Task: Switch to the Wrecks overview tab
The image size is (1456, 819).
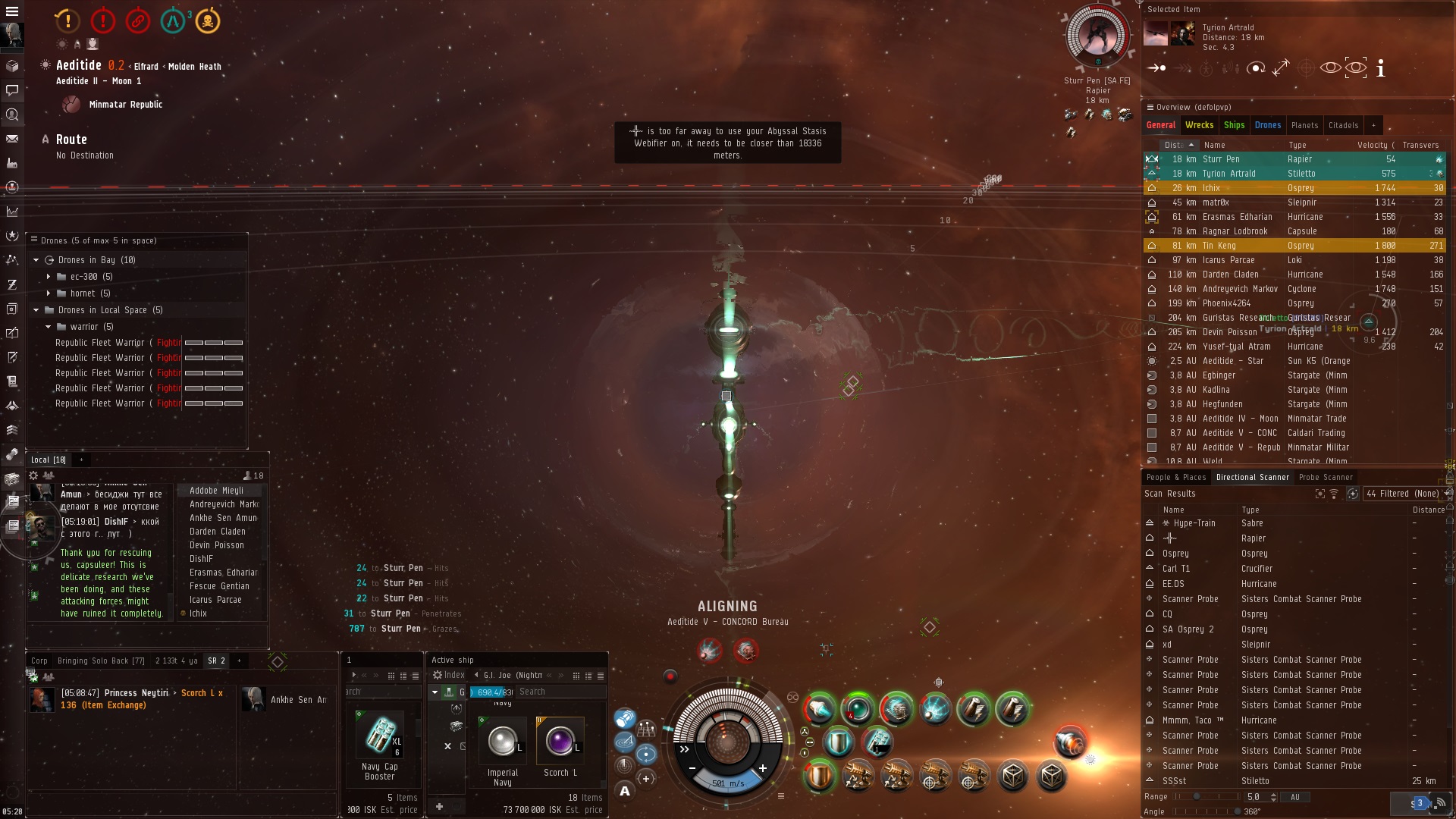Action: point(1199,125)
